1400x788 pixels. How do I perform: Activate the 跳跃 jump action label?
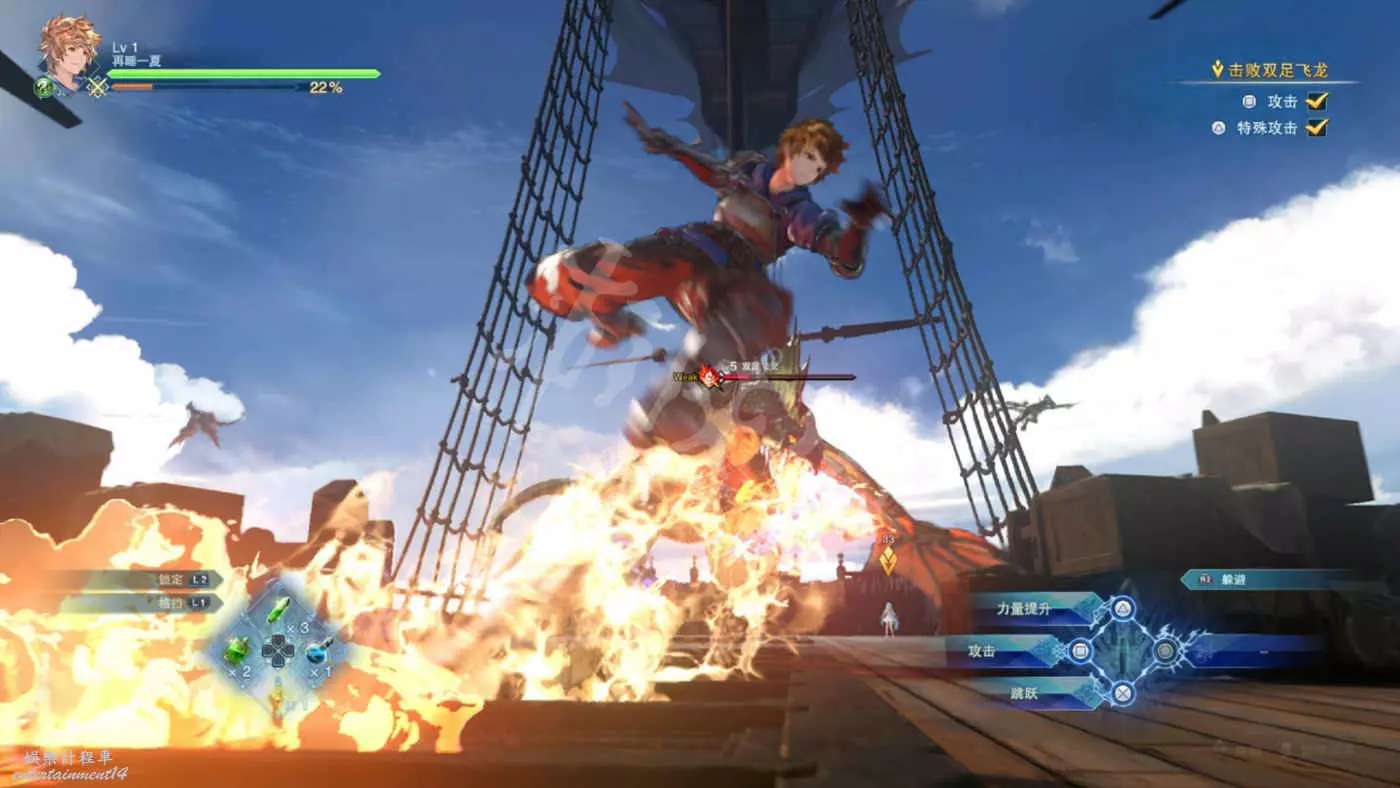pos(1023,691)
